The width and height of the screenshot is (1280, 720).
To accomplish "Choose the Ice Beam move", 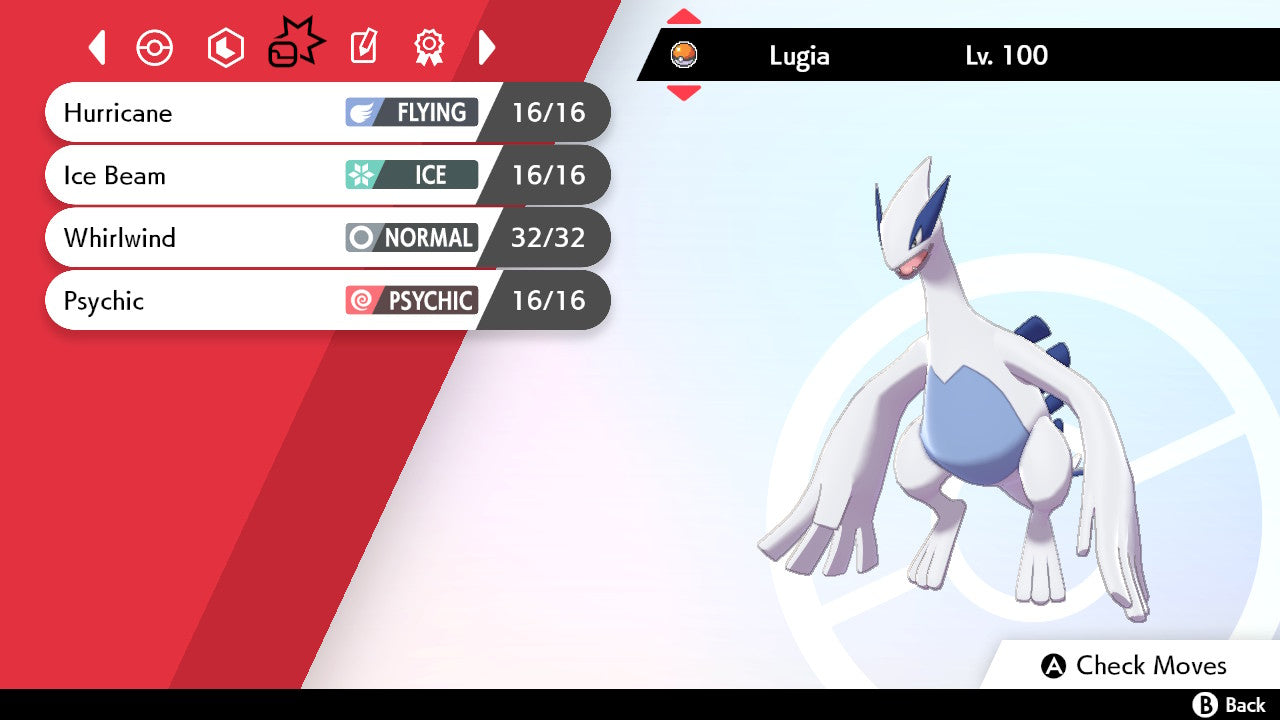I will [327, 175].
